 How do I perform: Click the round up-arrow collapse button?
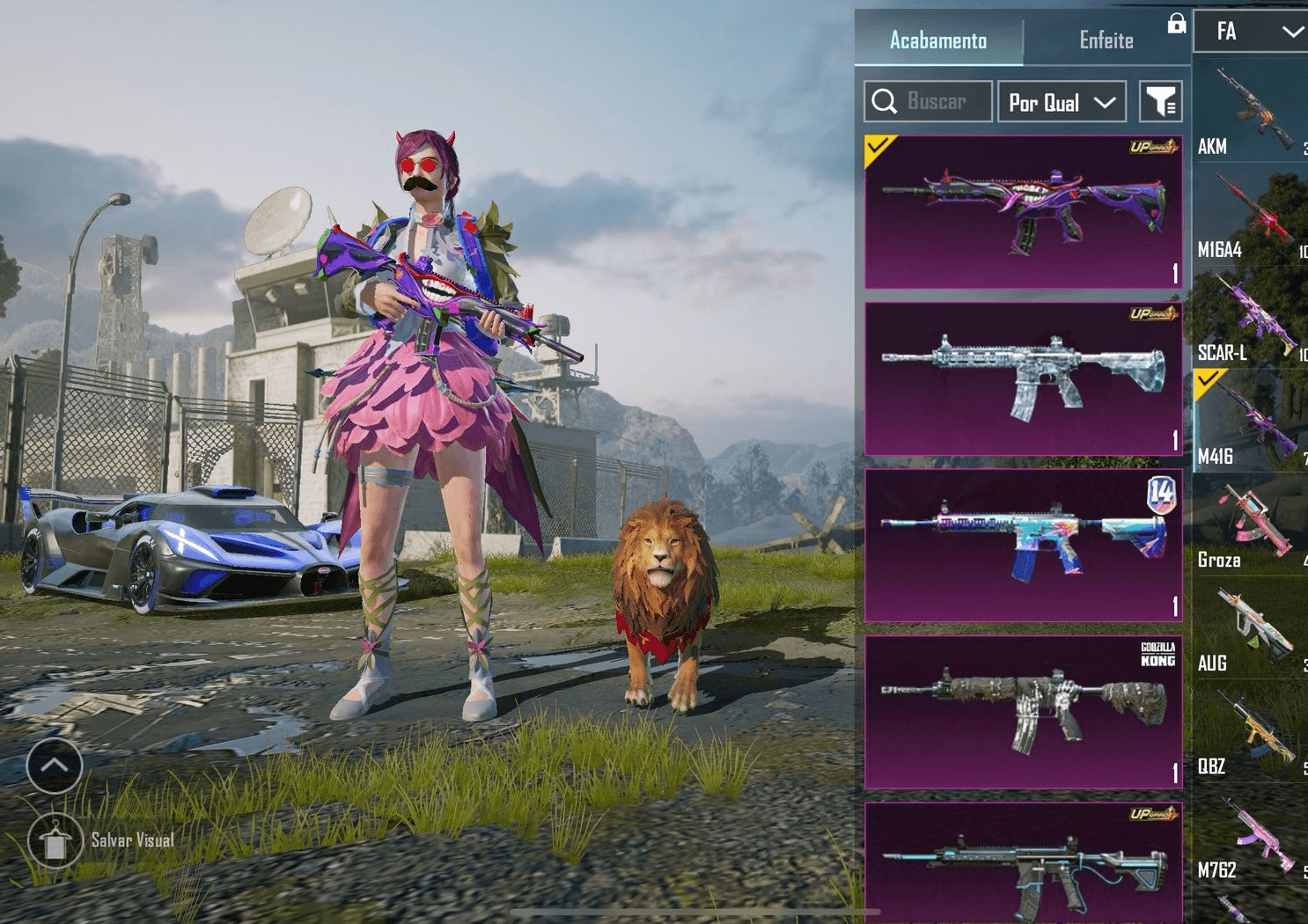coord(55,766)
